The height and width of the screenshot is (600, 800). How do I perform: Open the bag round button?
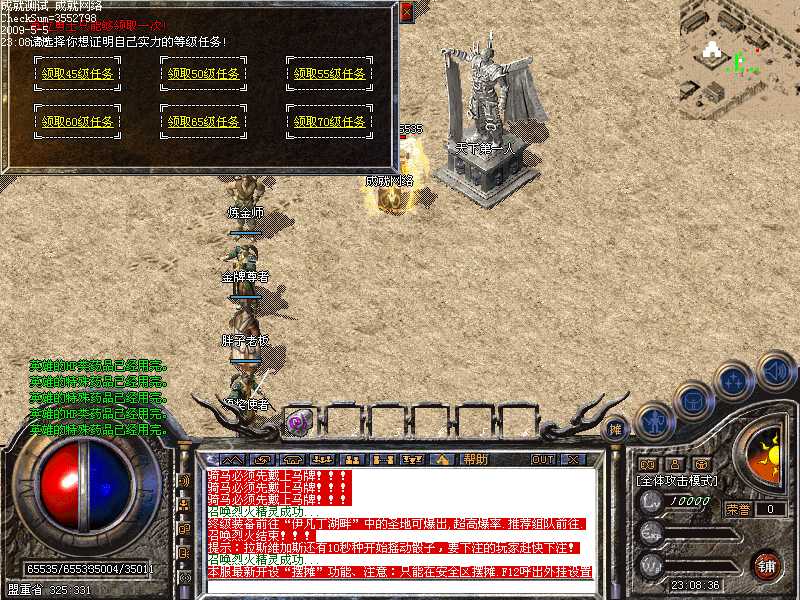(693, 400)
